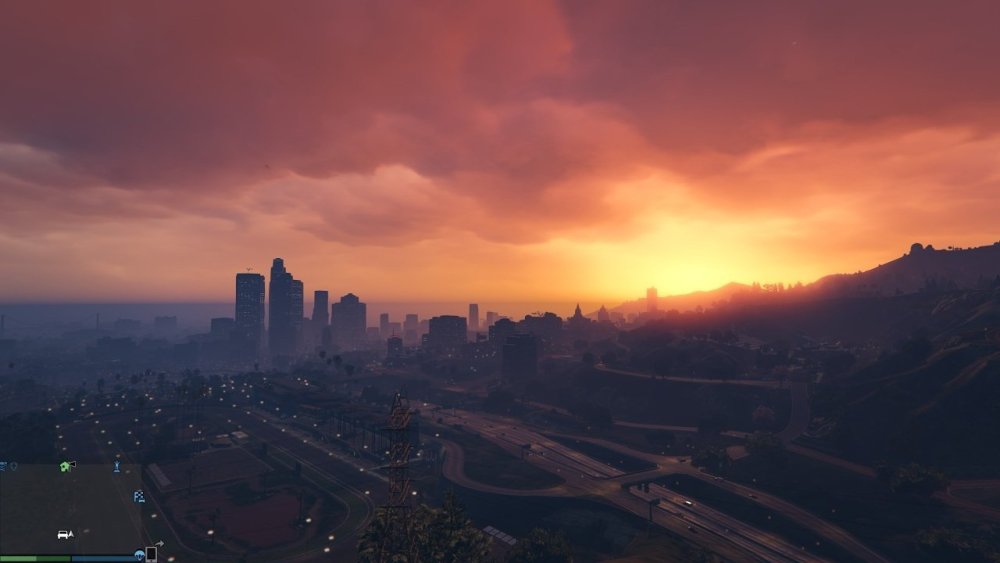Click the green safehouse marker on the minimap
This screenshot has height=563, width=1000.
click(66, 466)
